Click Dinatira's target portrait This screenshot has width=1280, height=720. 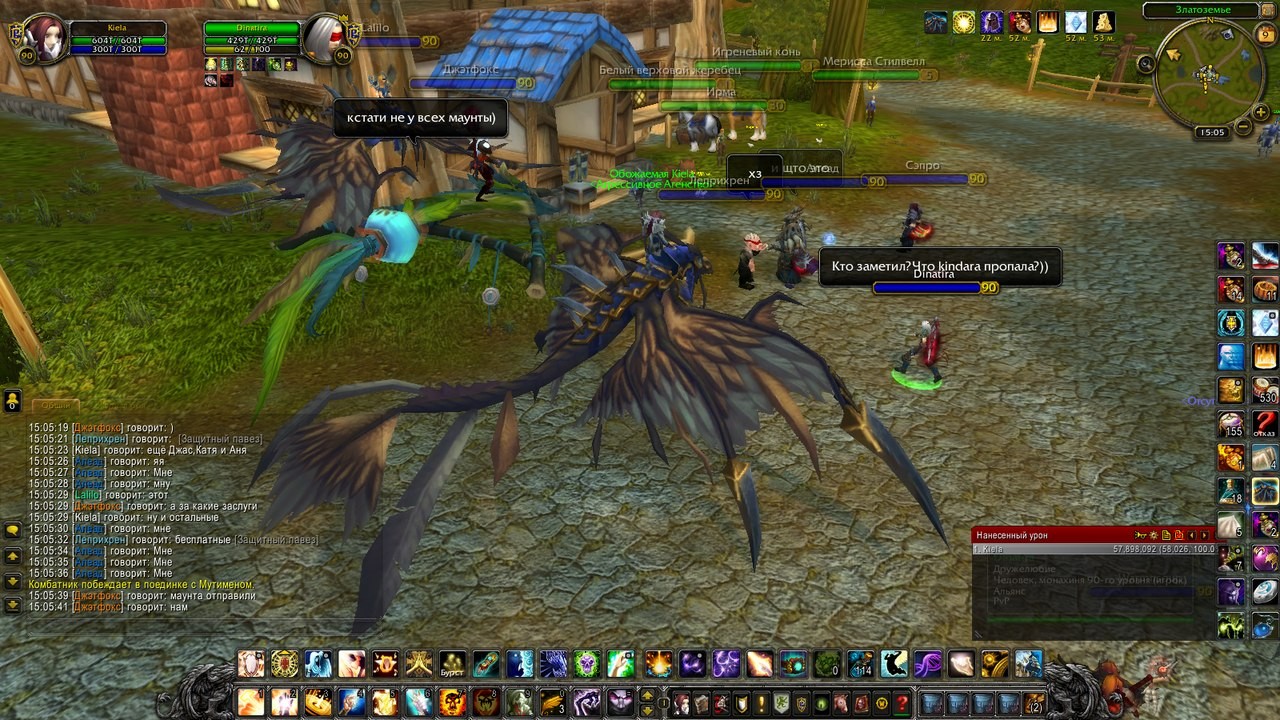(x=323, y=38)
